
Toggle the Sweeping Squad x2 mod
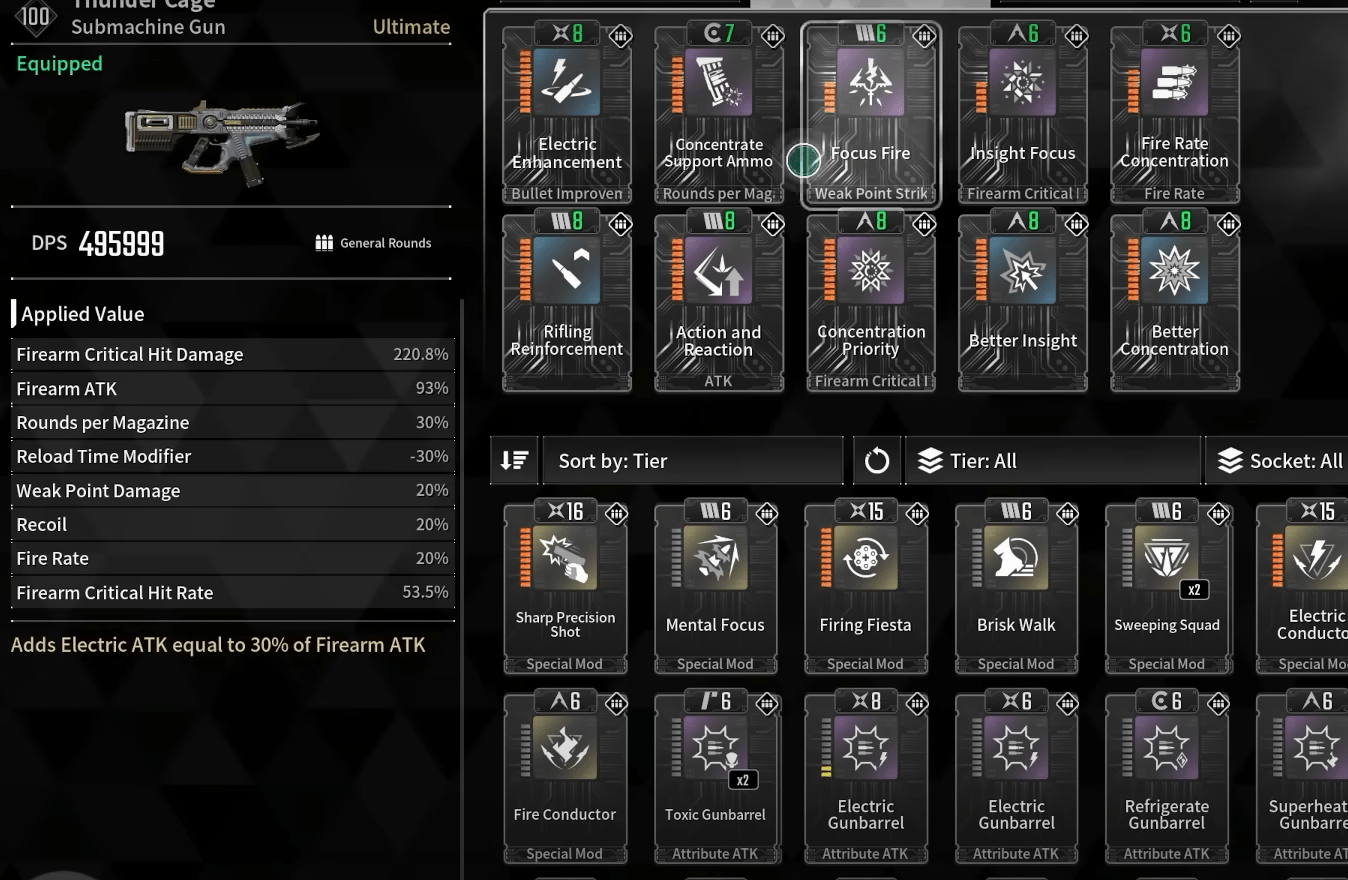coord(1166,585)
